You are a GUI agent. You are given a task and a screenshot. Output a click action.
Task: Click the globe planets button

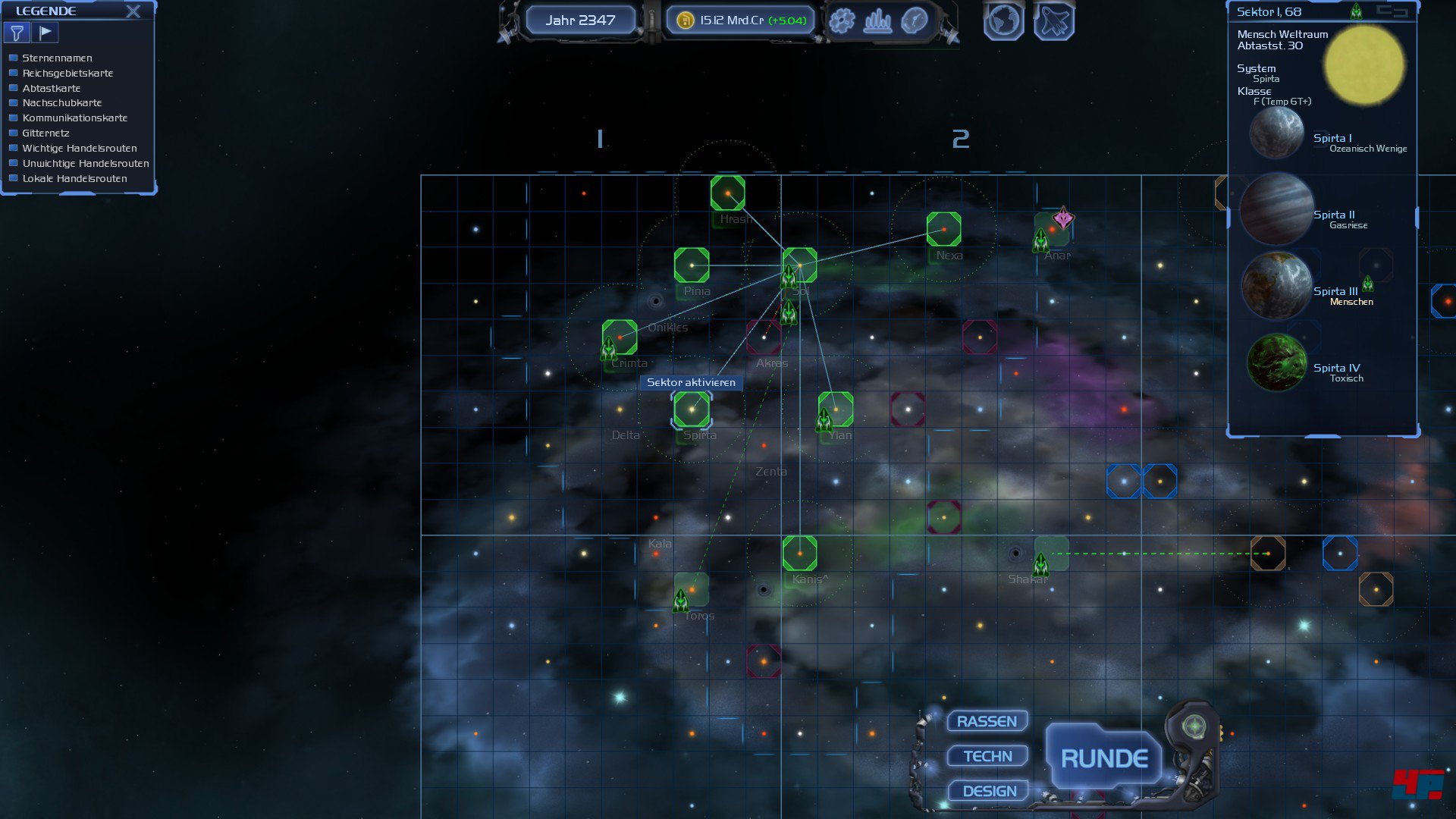pyautogui.click(x=1003, y=21)
